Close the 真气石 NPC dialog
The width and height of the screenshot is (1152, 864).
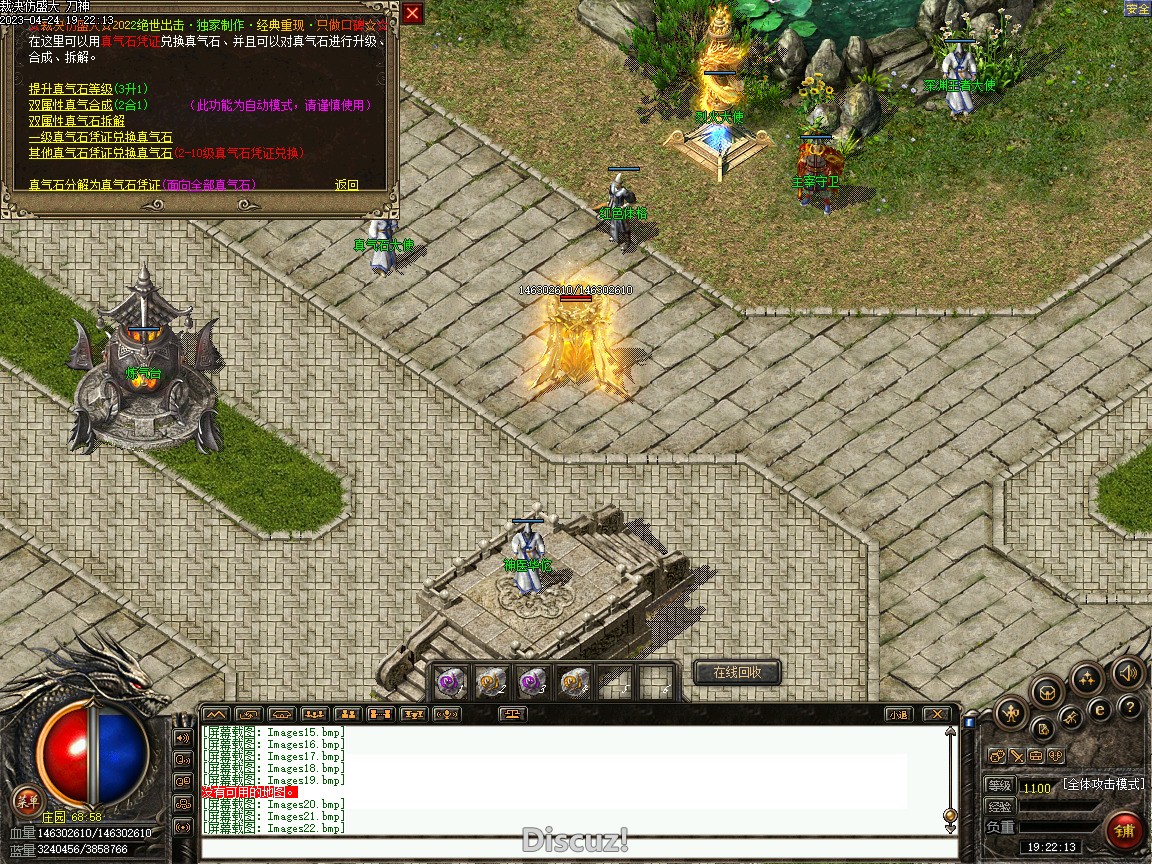point(412,13)
